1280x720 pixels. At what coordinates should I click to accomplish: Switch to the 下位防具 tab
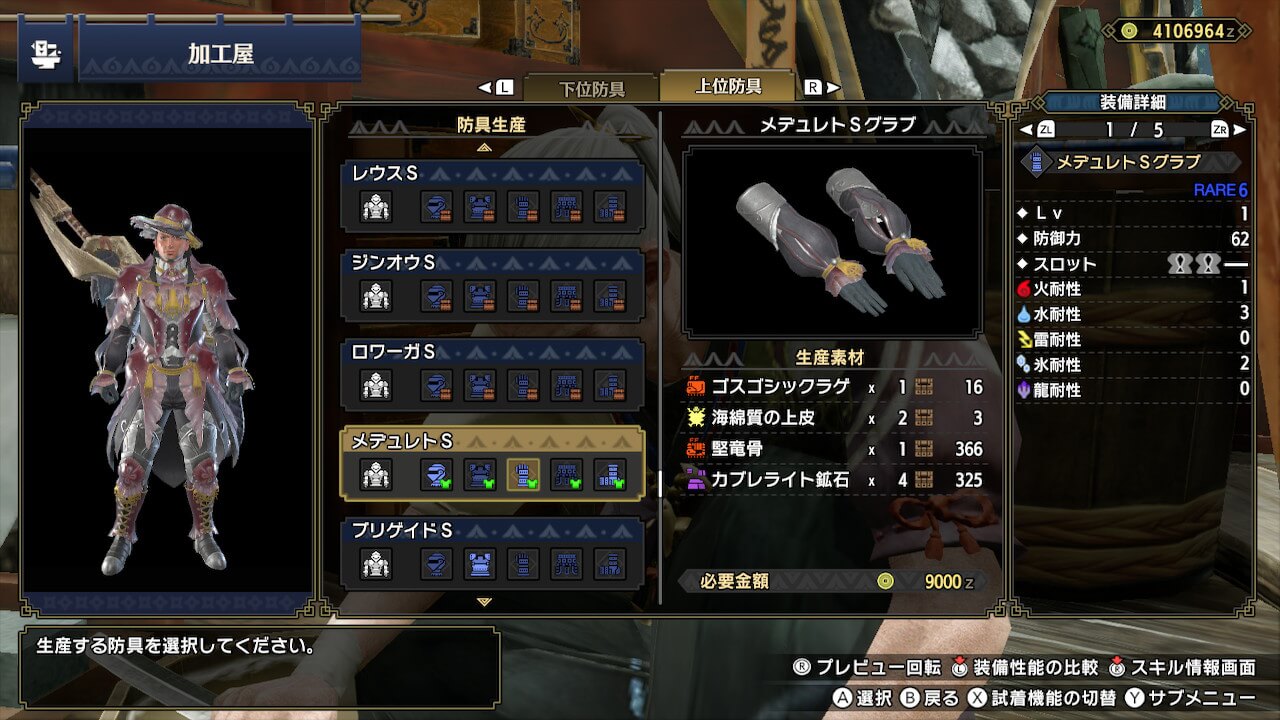(x=591, y=88)
